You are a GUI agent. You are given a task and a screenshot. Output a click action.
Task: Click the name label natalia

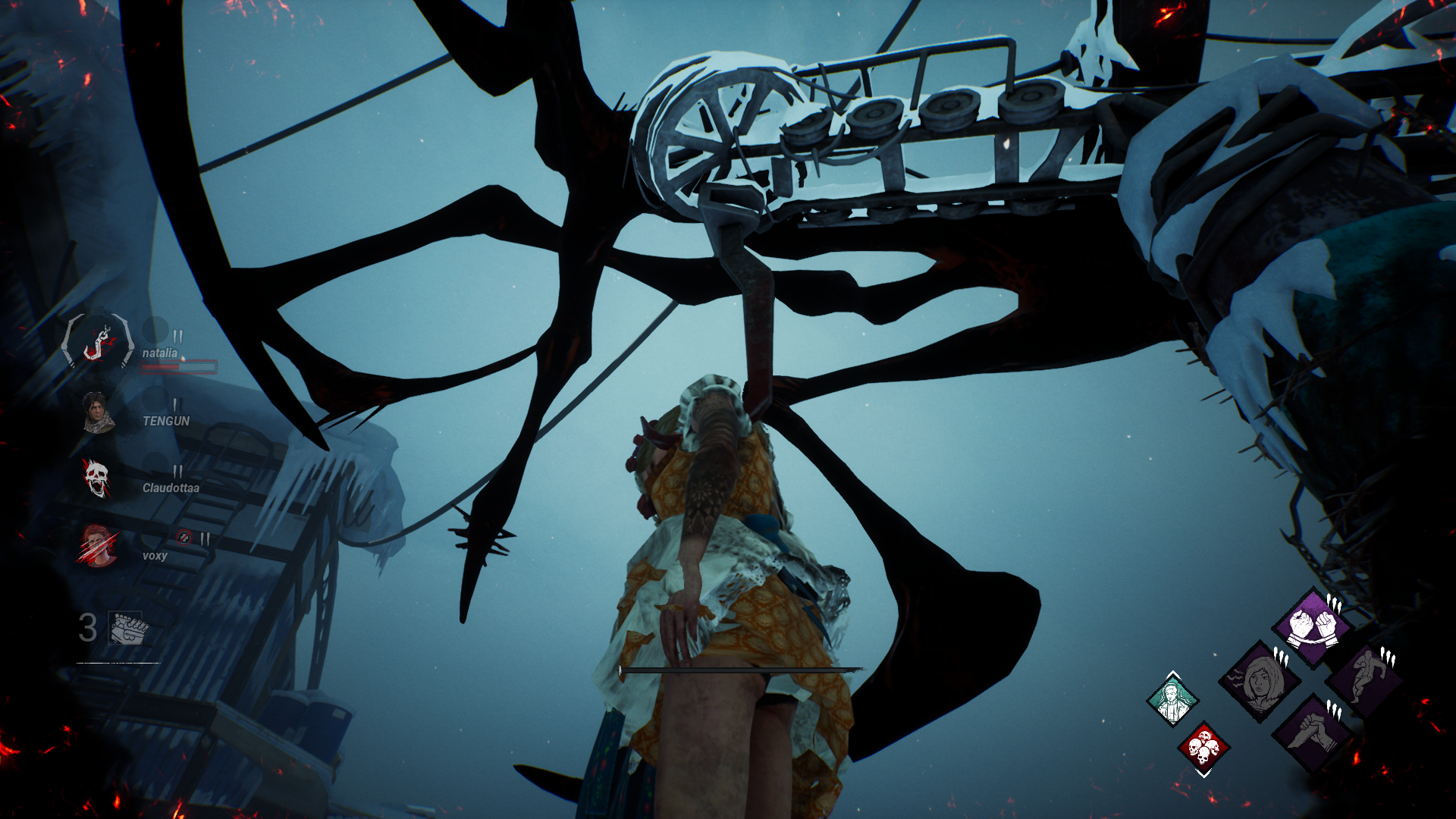coord(160,353)
